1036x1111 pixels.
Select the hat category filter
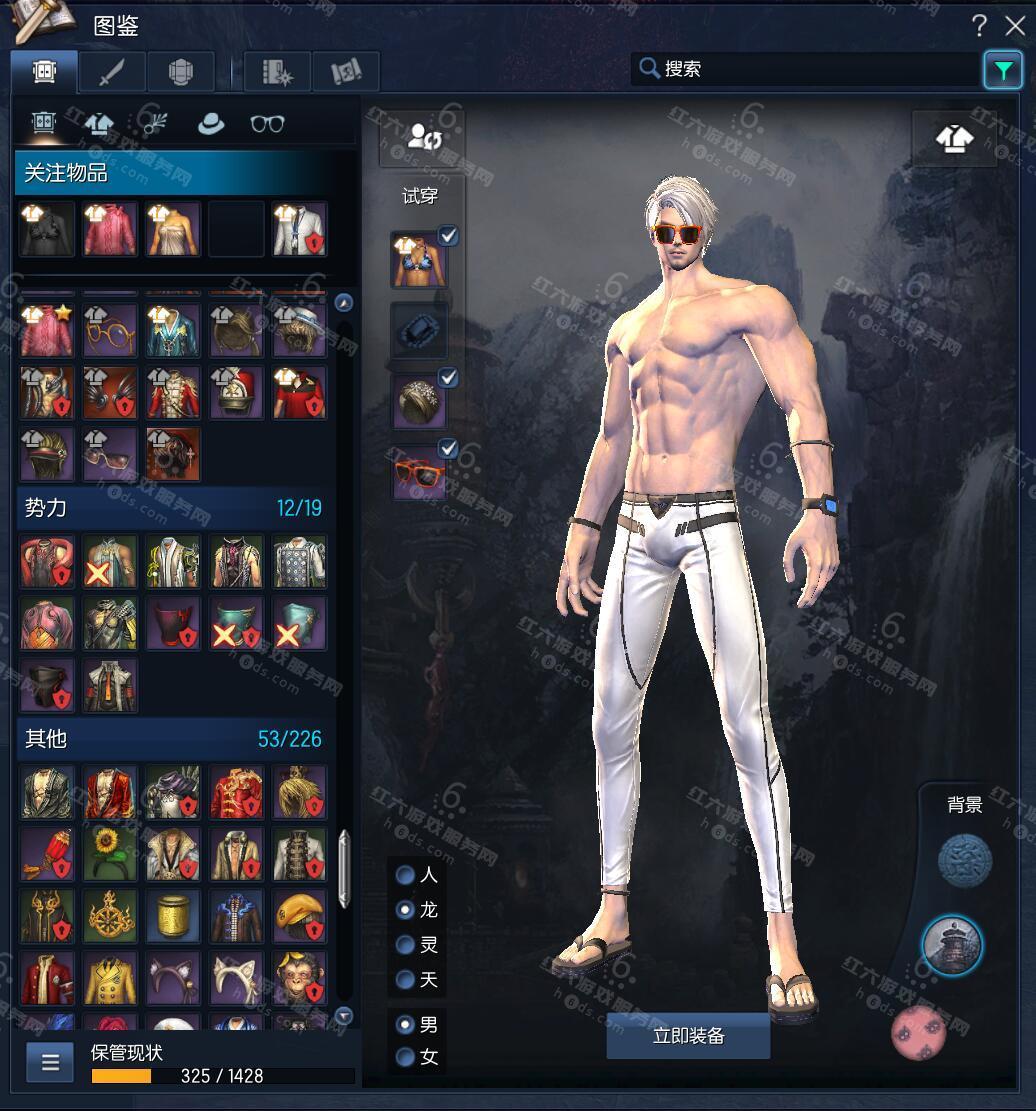pos(211,124)
